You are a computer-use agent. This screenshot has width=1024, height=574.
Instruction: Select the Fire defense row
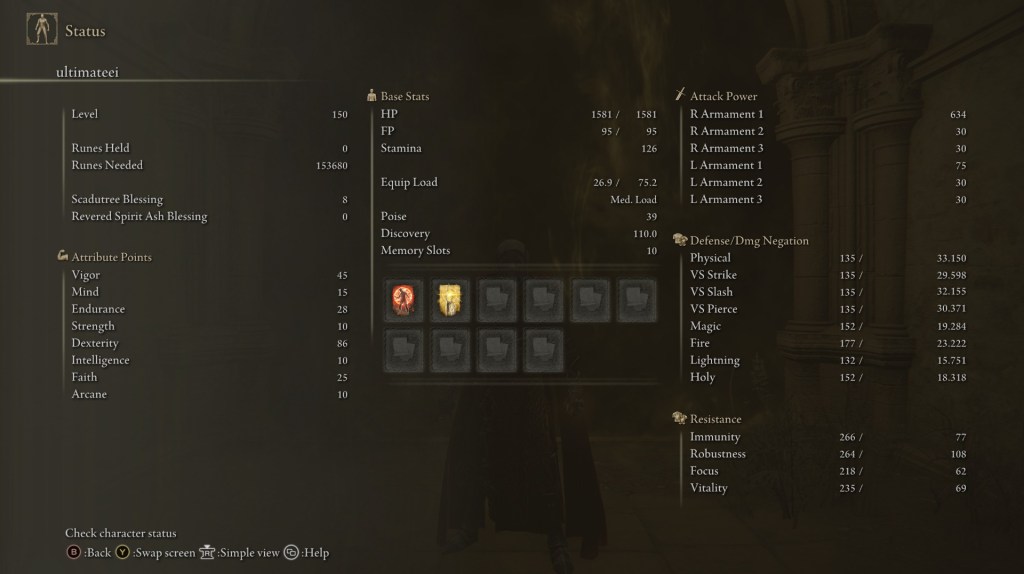click(x=827, y=343)
